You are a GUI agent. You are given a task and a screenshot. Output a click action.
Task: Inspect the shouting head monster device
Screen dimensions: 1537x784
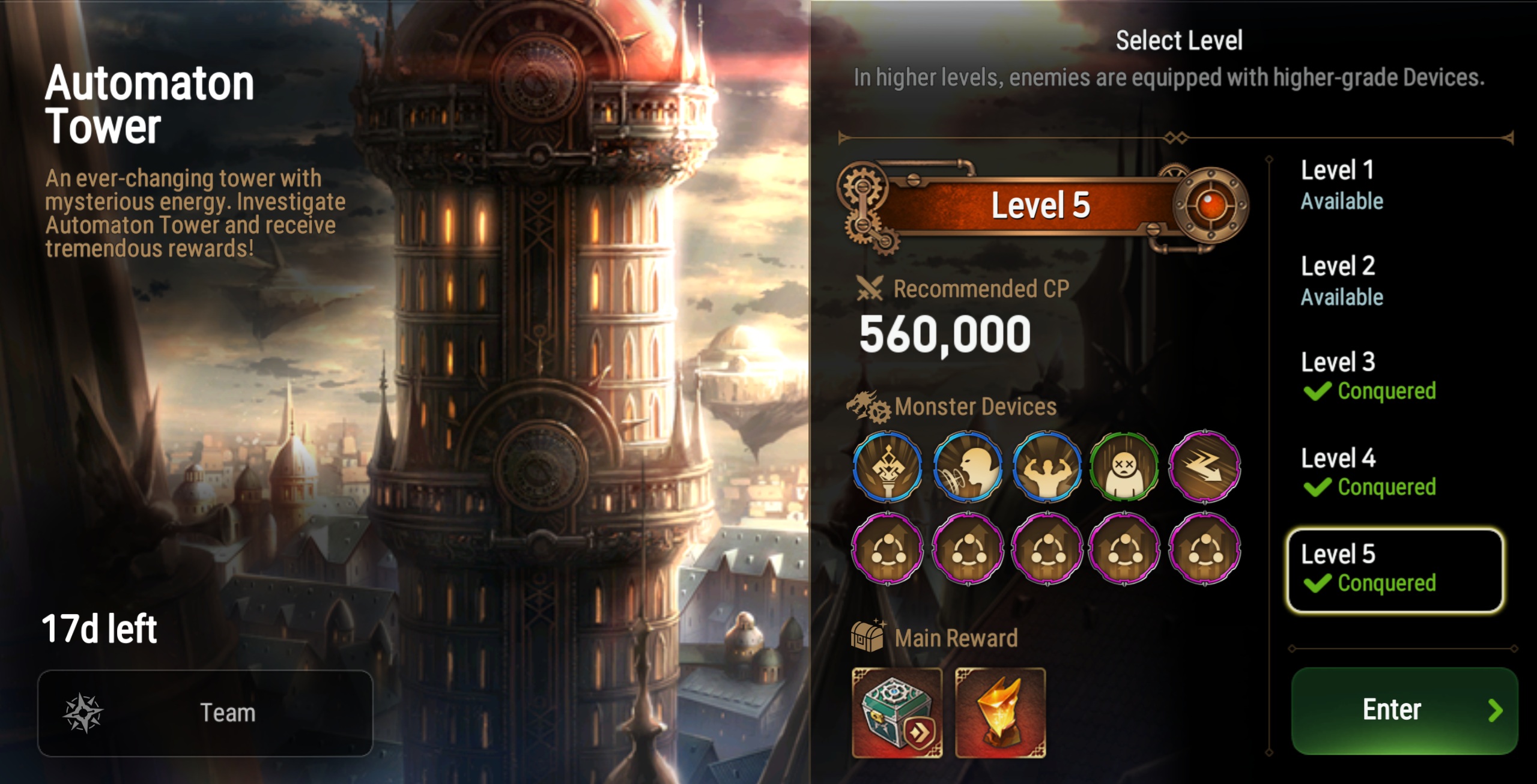click(967, 466)
